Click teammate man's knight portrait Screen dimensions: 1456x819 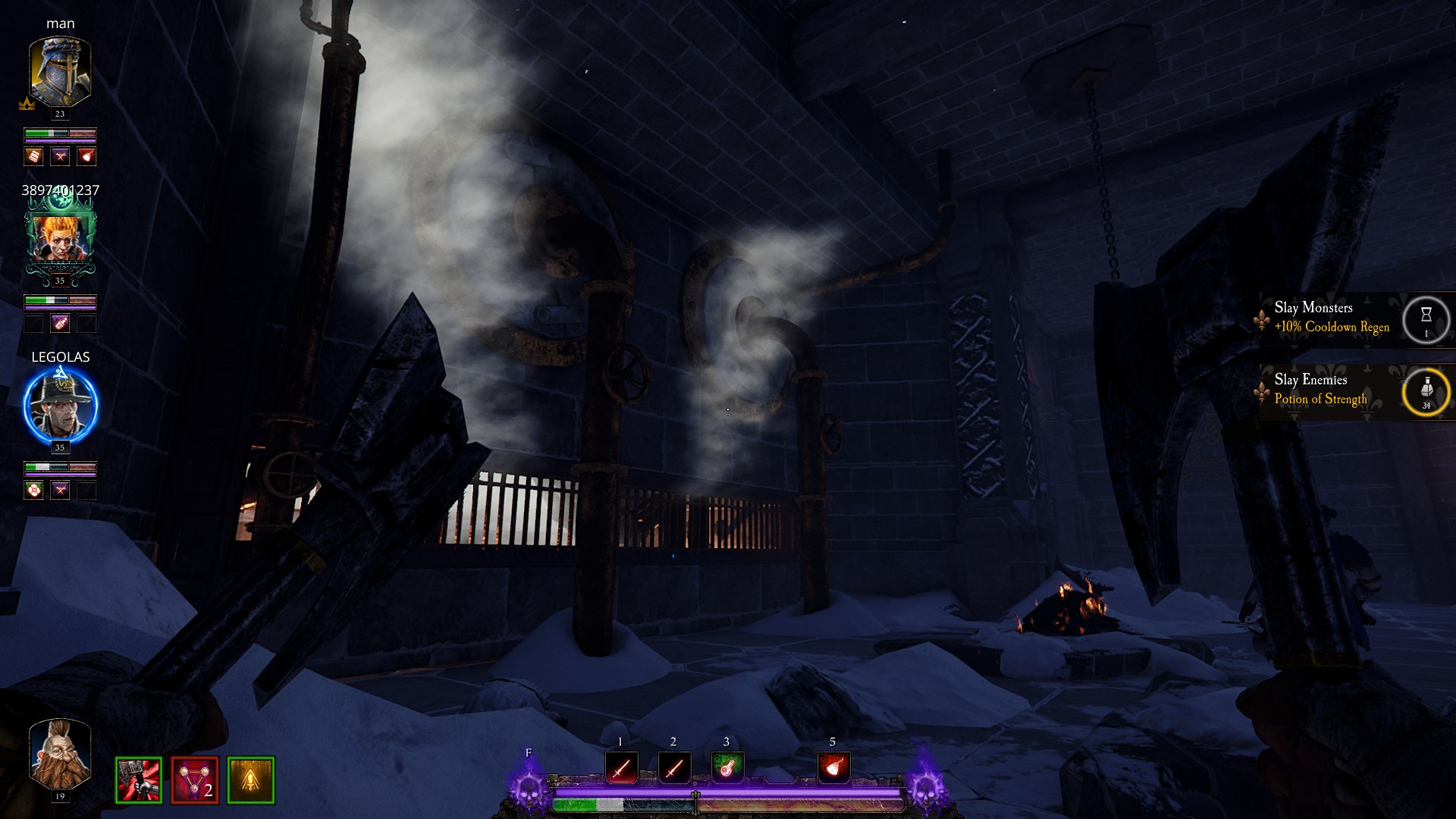click(x=60, y=72)
